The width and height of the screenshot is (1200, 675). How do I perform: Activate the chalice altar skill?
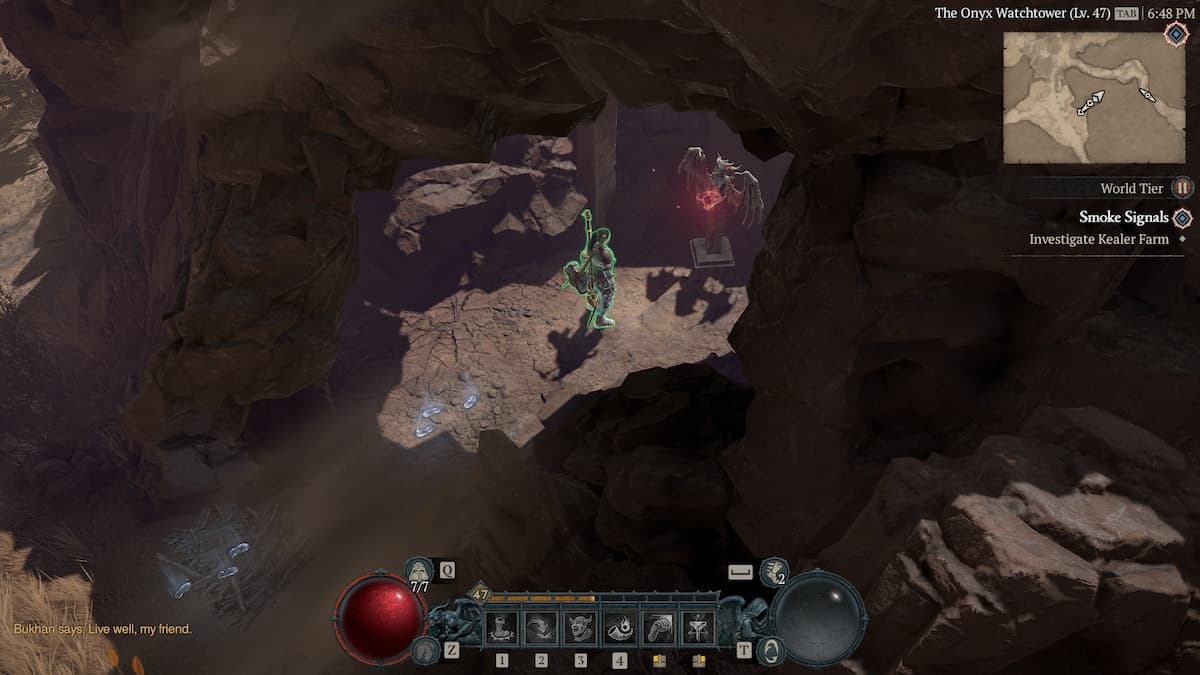pyautogui.click(x=698, y=628)
